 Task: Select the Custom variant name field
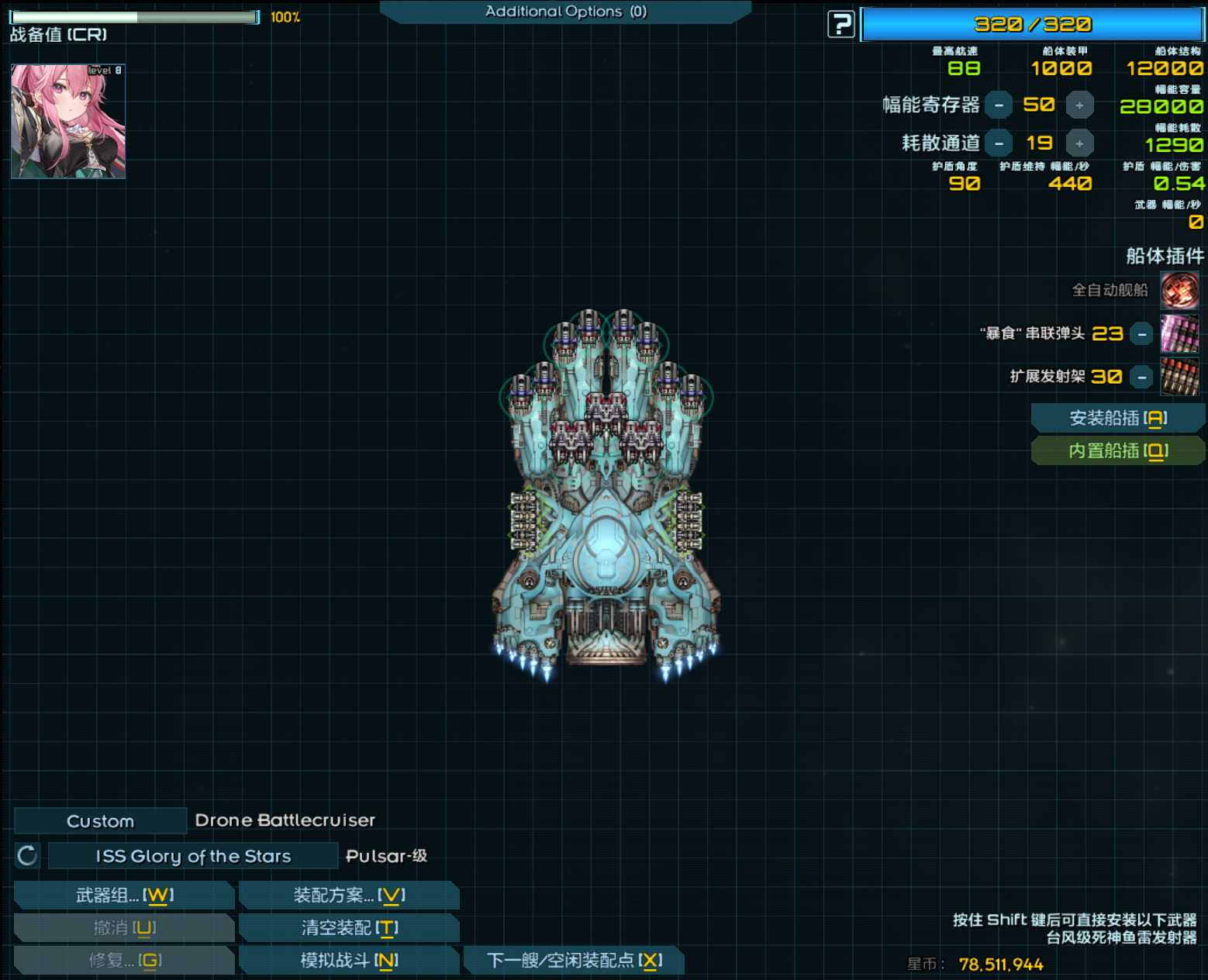(x=100, y=821)
